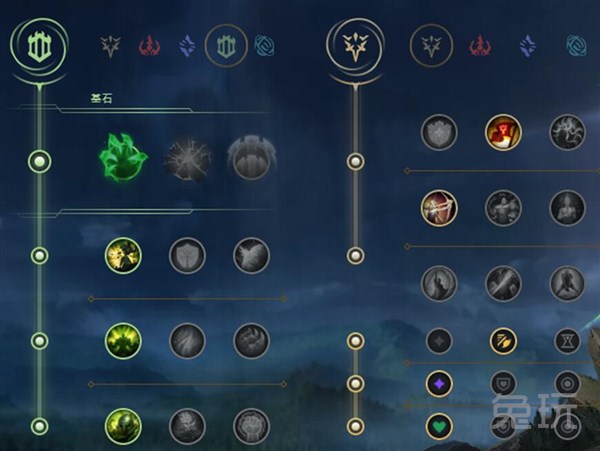This screenshot has height=451, width=600.
Task: Select the highlighted Triumph rune
Action: (x=503, y=132)
